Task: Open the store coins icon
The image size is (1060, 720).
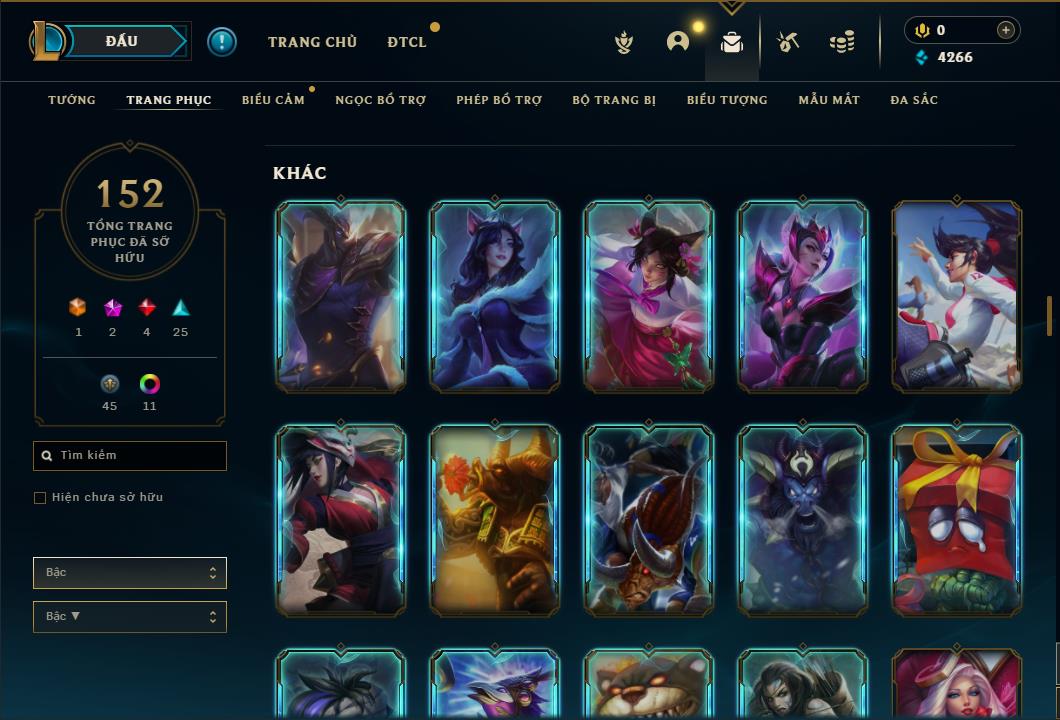Action: click(x=842, y=42)
